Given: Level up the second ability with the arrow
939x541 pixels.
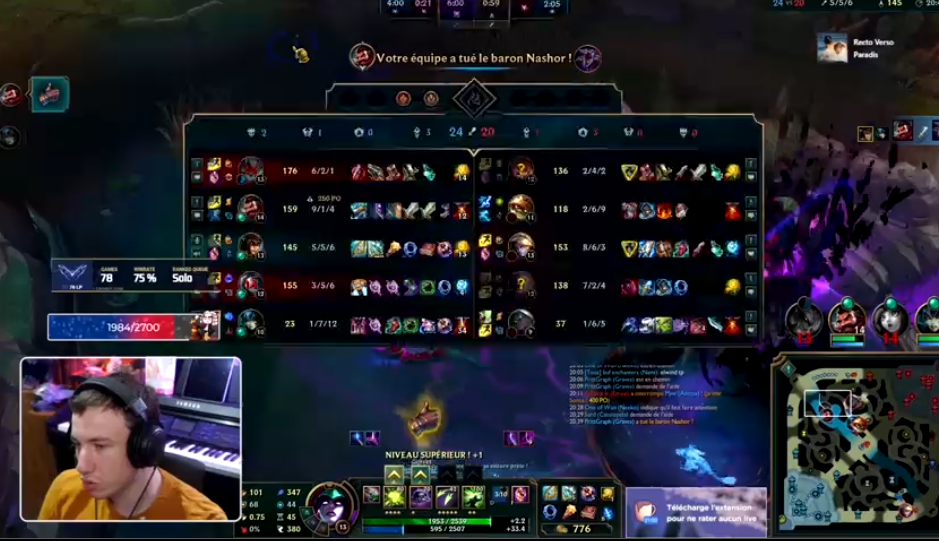Looking at the screenshot, I should [421, 474].
